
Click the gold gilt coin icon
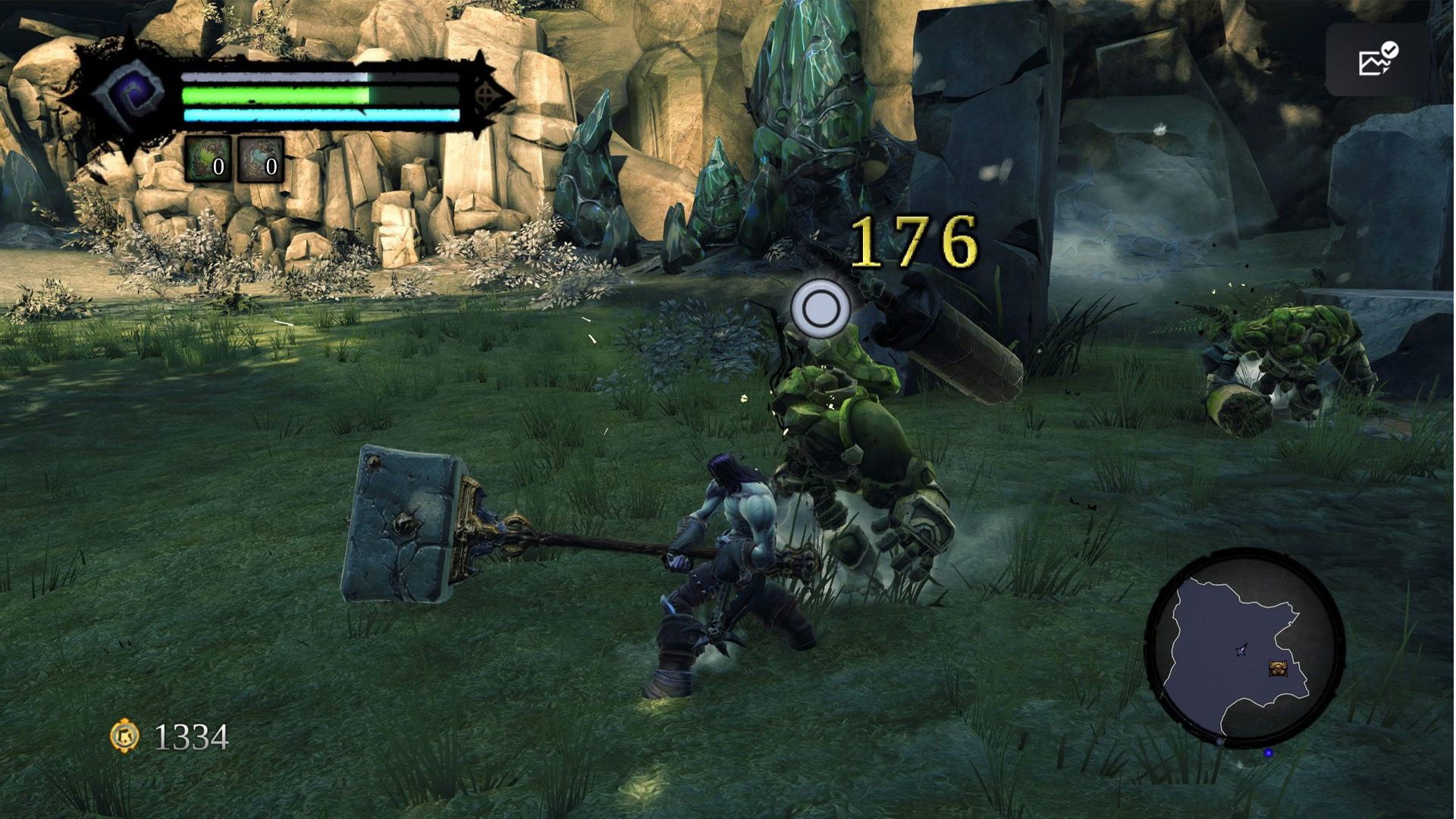(x=125, y=736)
